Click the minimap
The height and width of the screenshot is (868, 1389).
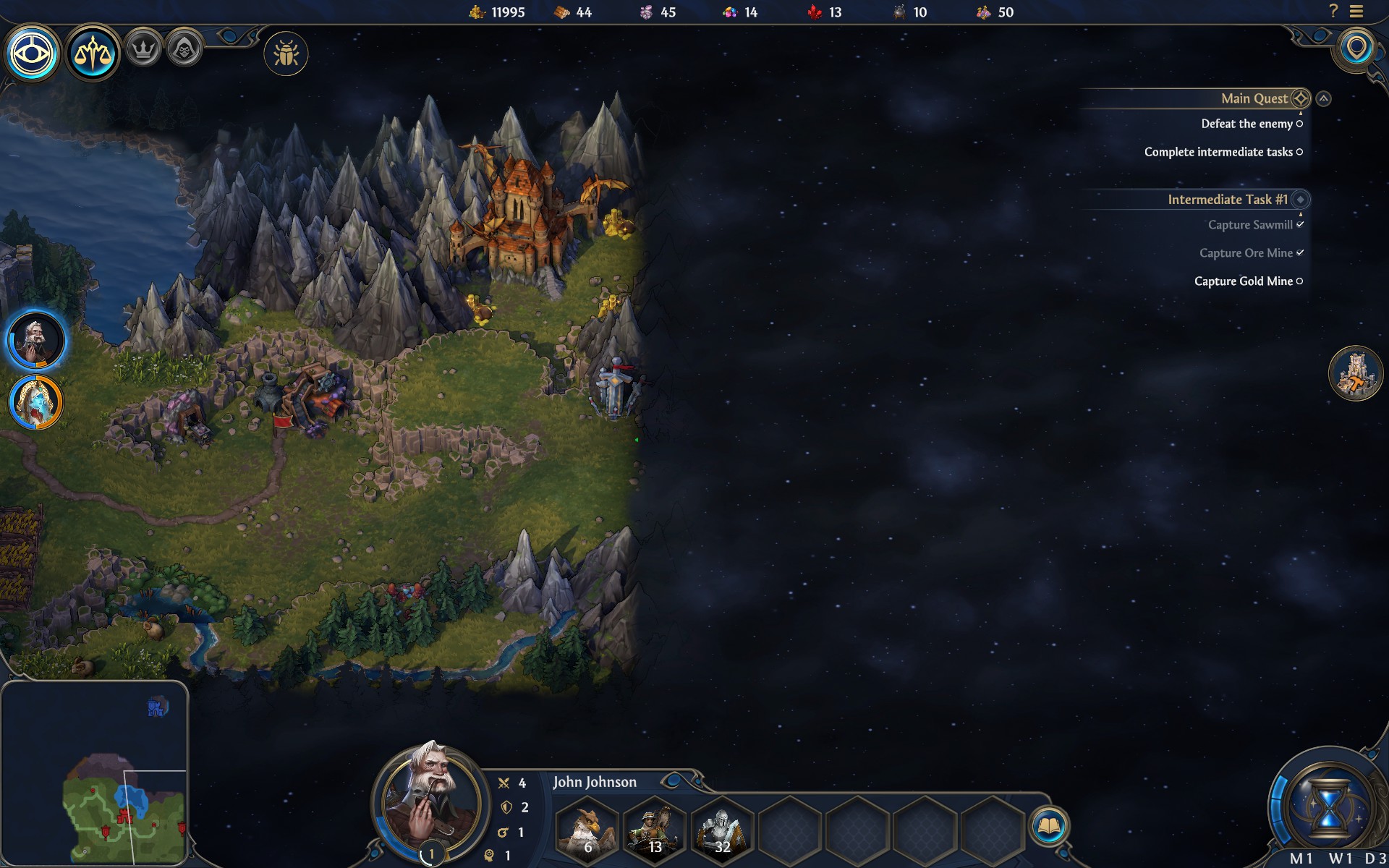point(94,774)
